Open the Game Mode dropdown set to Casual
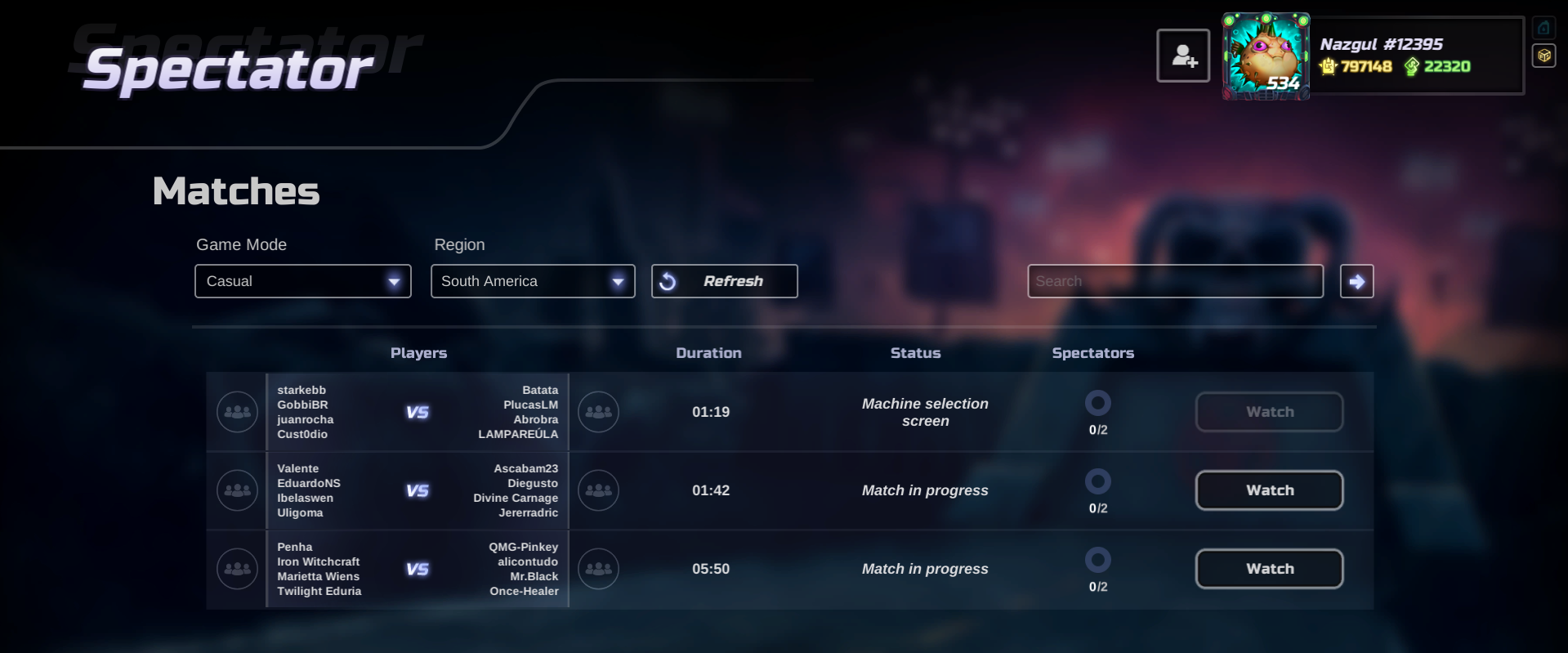Viewport: 1568px width, 653px height. coord(302,280)
